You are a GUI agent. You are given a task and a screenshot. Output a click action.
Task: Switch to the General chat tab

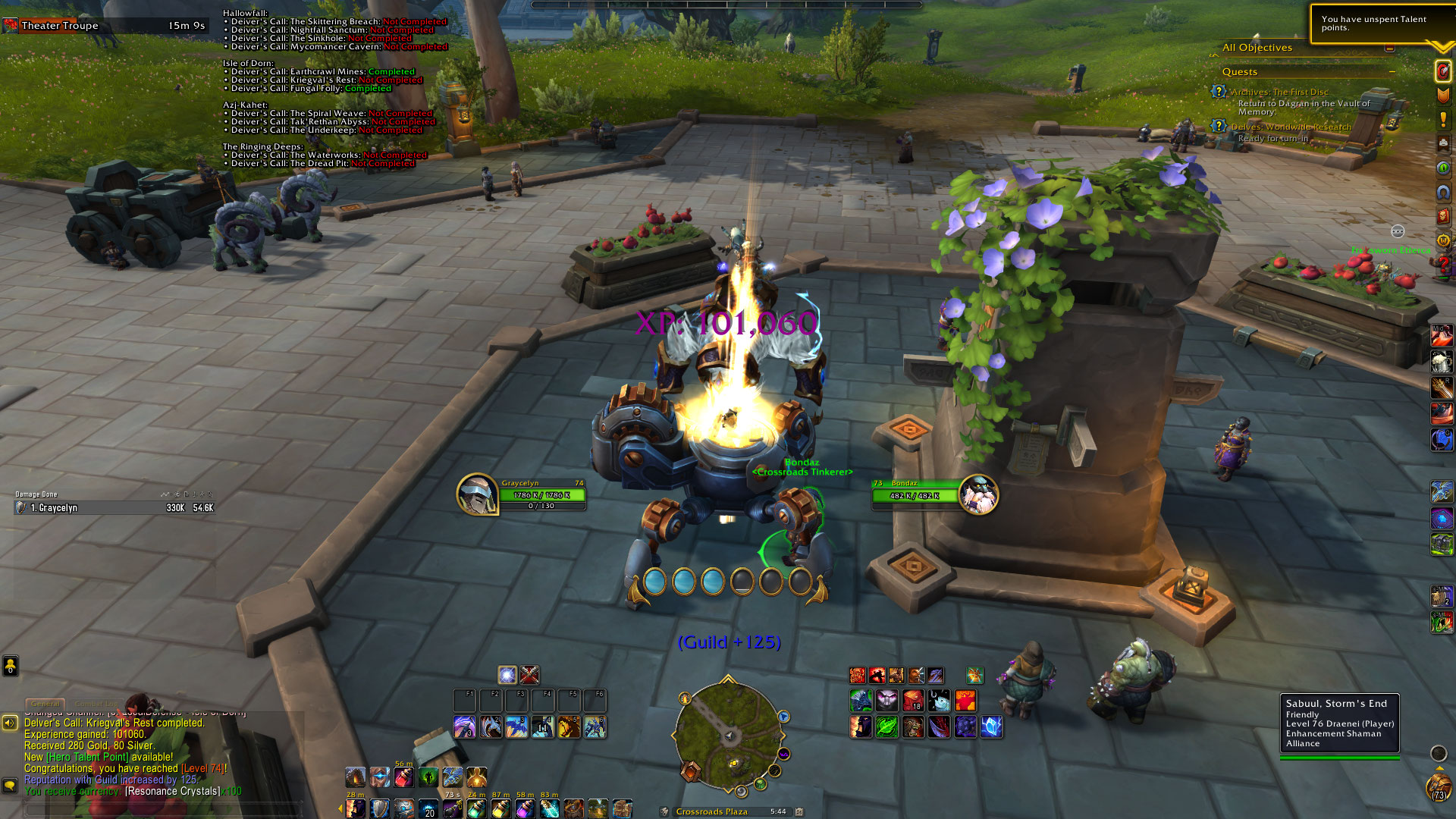(45, 704)
